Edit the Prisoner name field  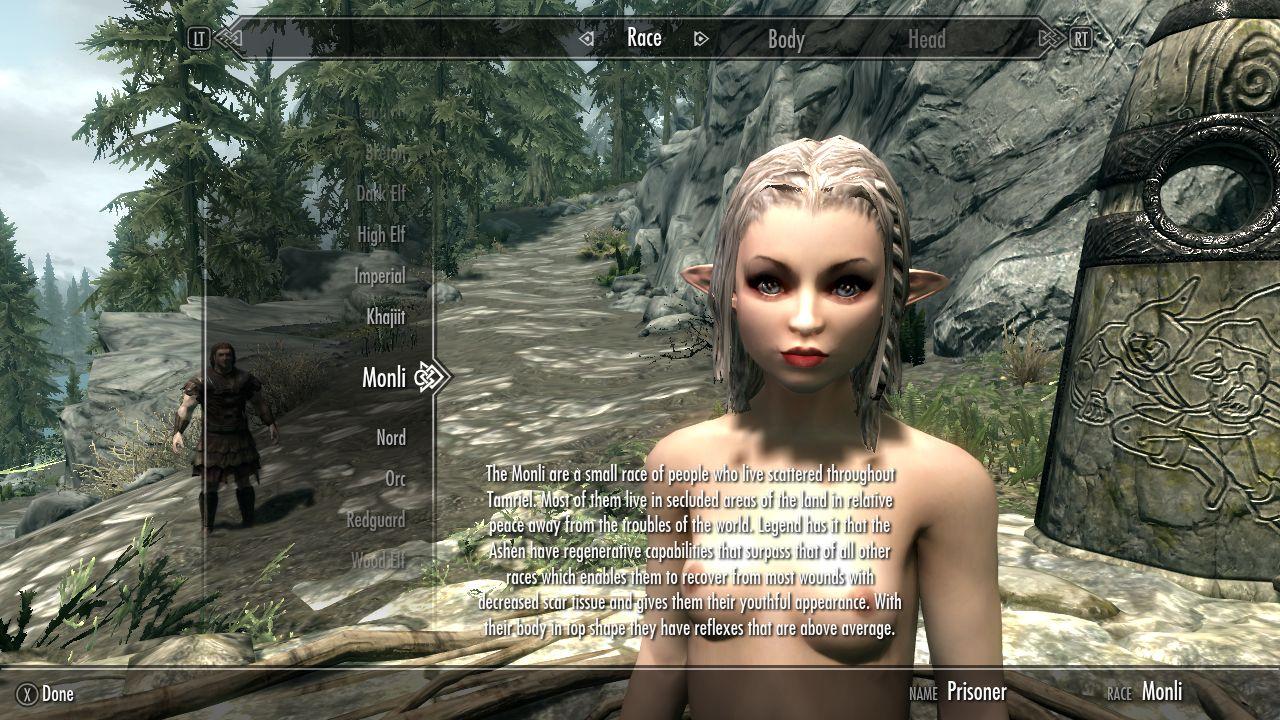976,692
